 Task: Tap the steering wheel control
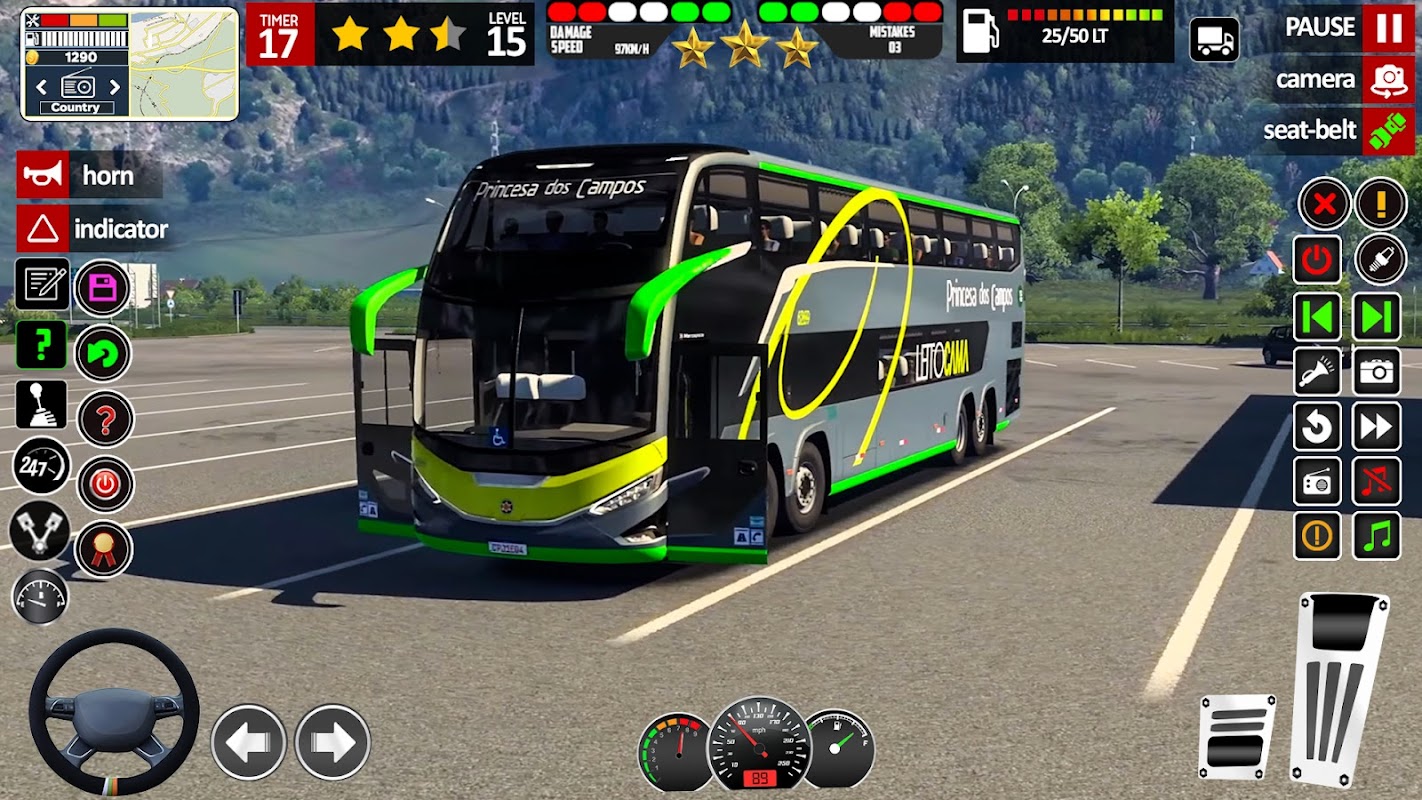click(113, 712)
